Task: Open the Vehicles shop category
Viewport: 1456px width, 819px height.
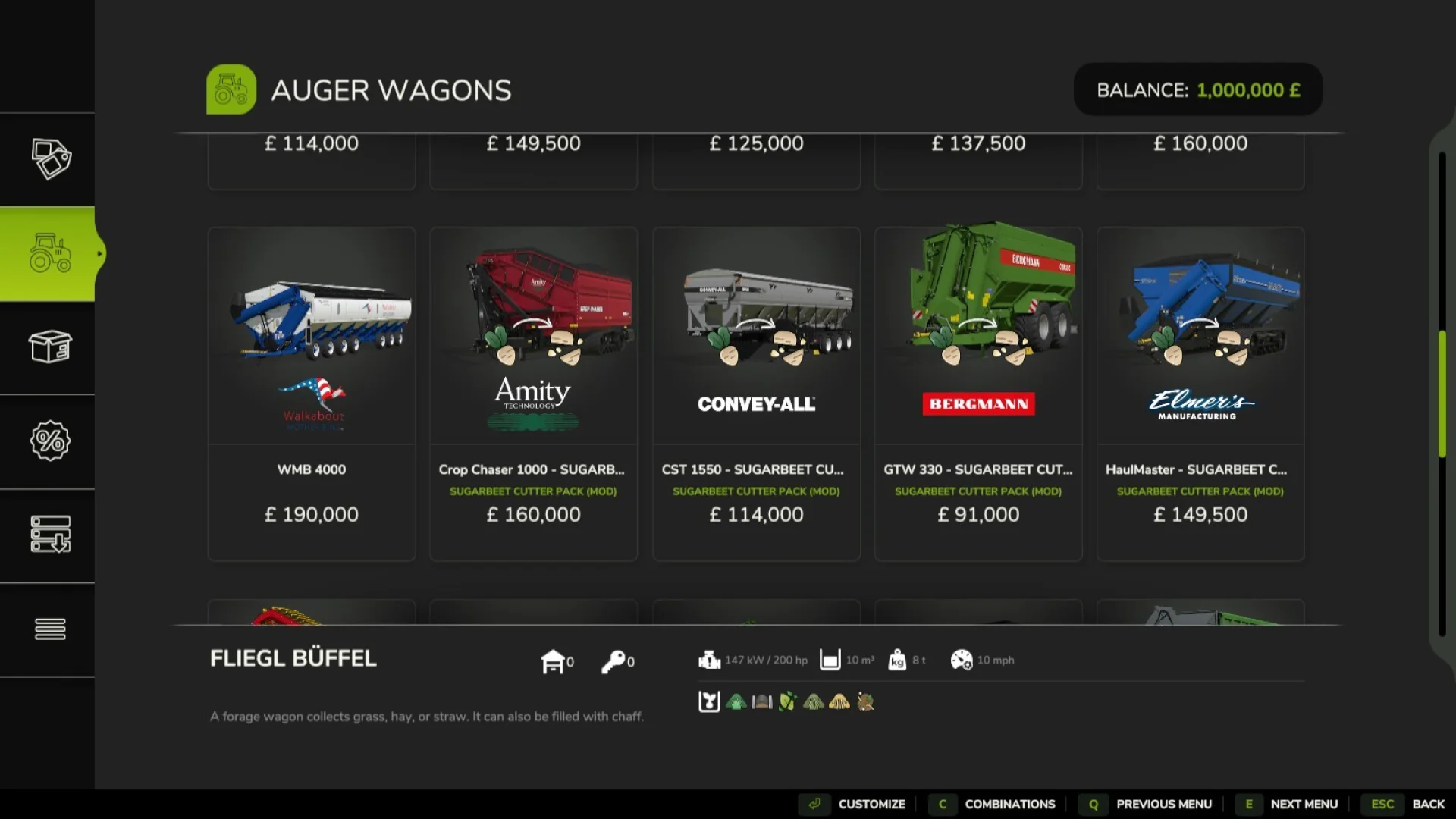Action: (48, 253)
